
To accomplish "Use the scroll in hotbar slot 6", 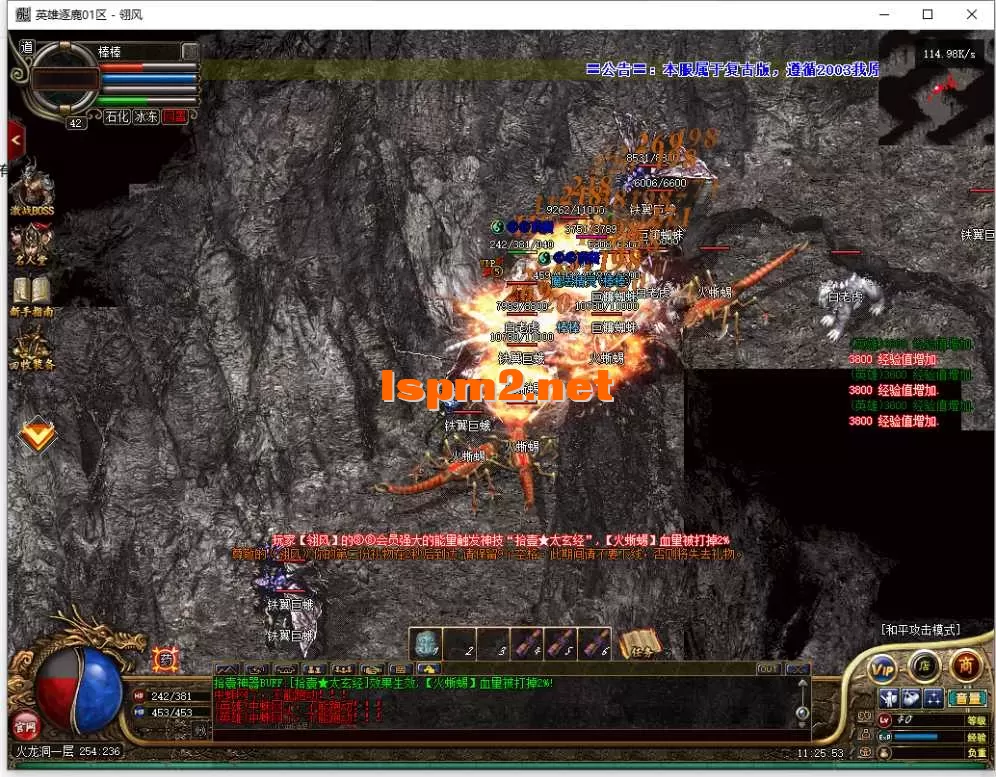I will pos(594,645).
